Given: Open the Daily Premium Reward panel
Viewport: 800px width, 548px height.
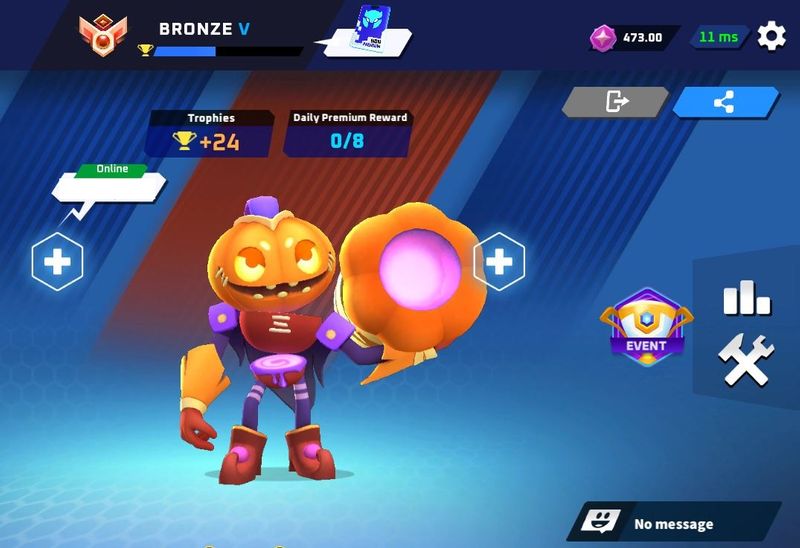Looking at the screenshot, I should (349, 134).
